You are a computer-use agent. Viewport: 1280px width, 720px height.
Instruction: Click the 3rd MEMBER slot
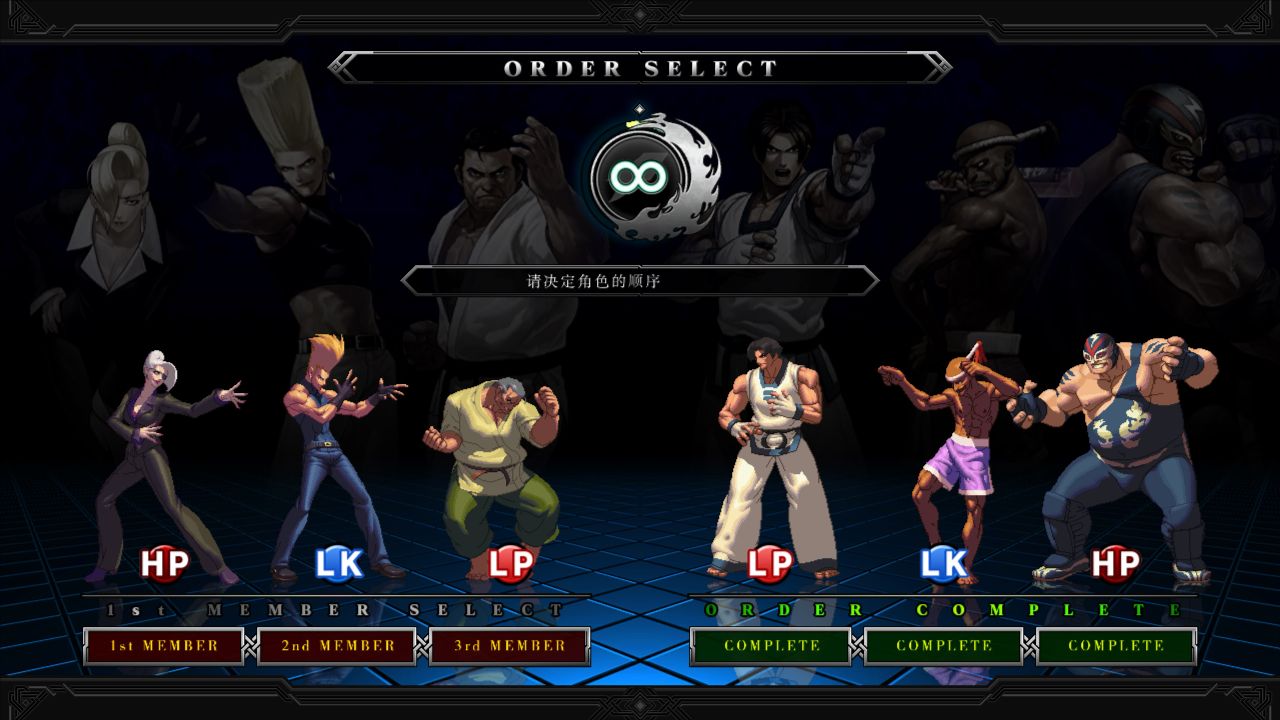(510, 646)
